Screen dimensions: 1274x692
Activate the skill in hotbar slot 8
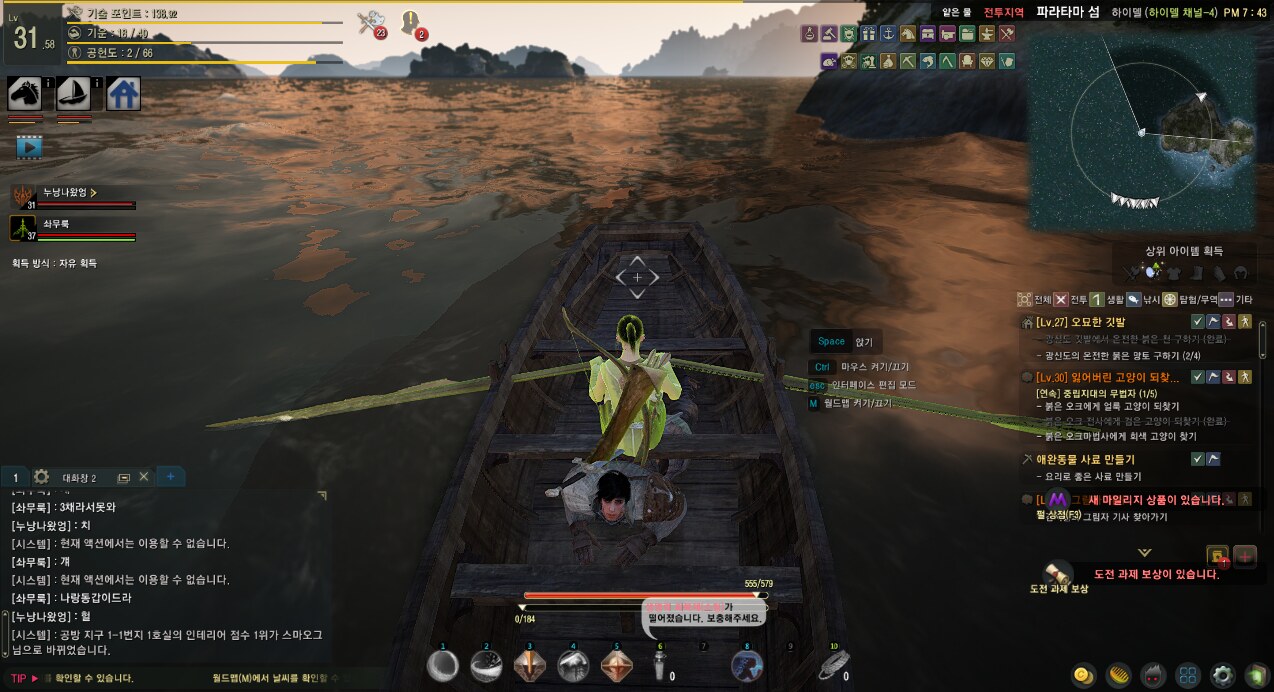[x=745, y=665]
